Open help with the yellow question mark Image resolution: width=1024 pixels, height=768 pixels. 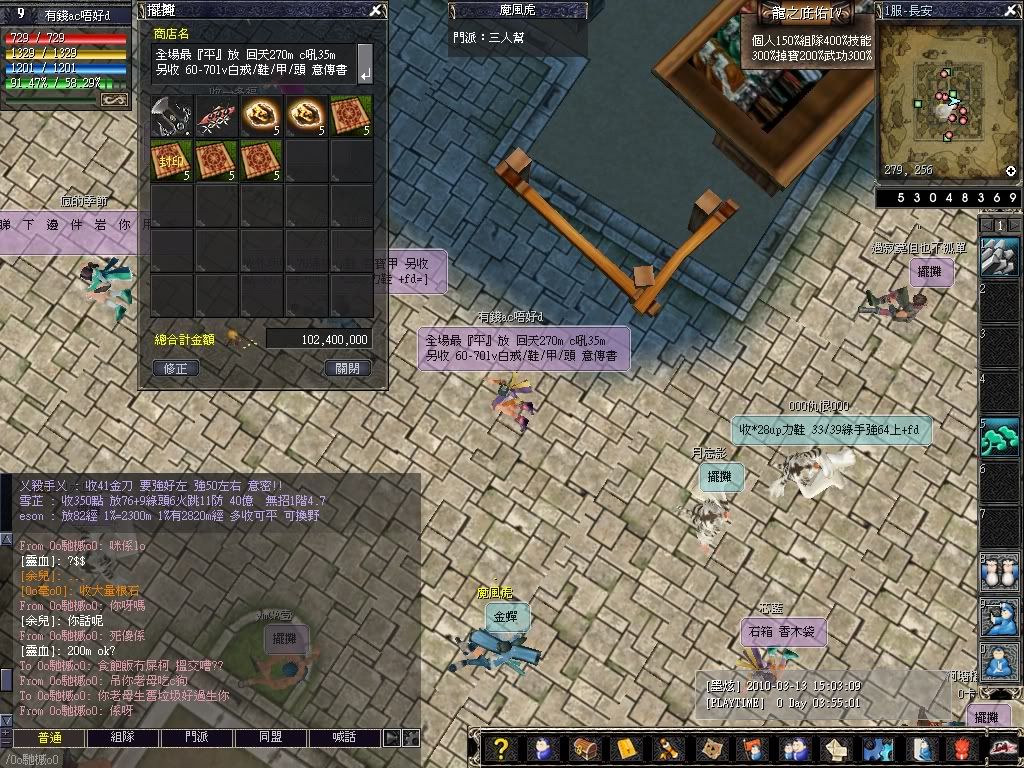502,749
